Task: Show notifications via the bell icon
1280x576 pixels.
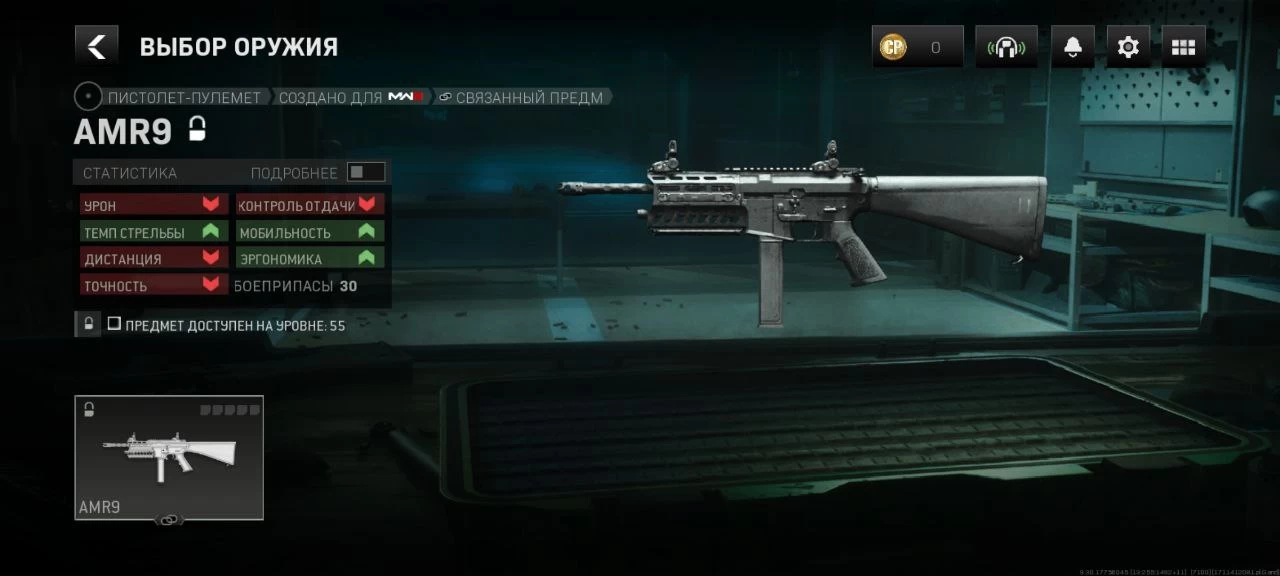Action: pos(1073,47)
